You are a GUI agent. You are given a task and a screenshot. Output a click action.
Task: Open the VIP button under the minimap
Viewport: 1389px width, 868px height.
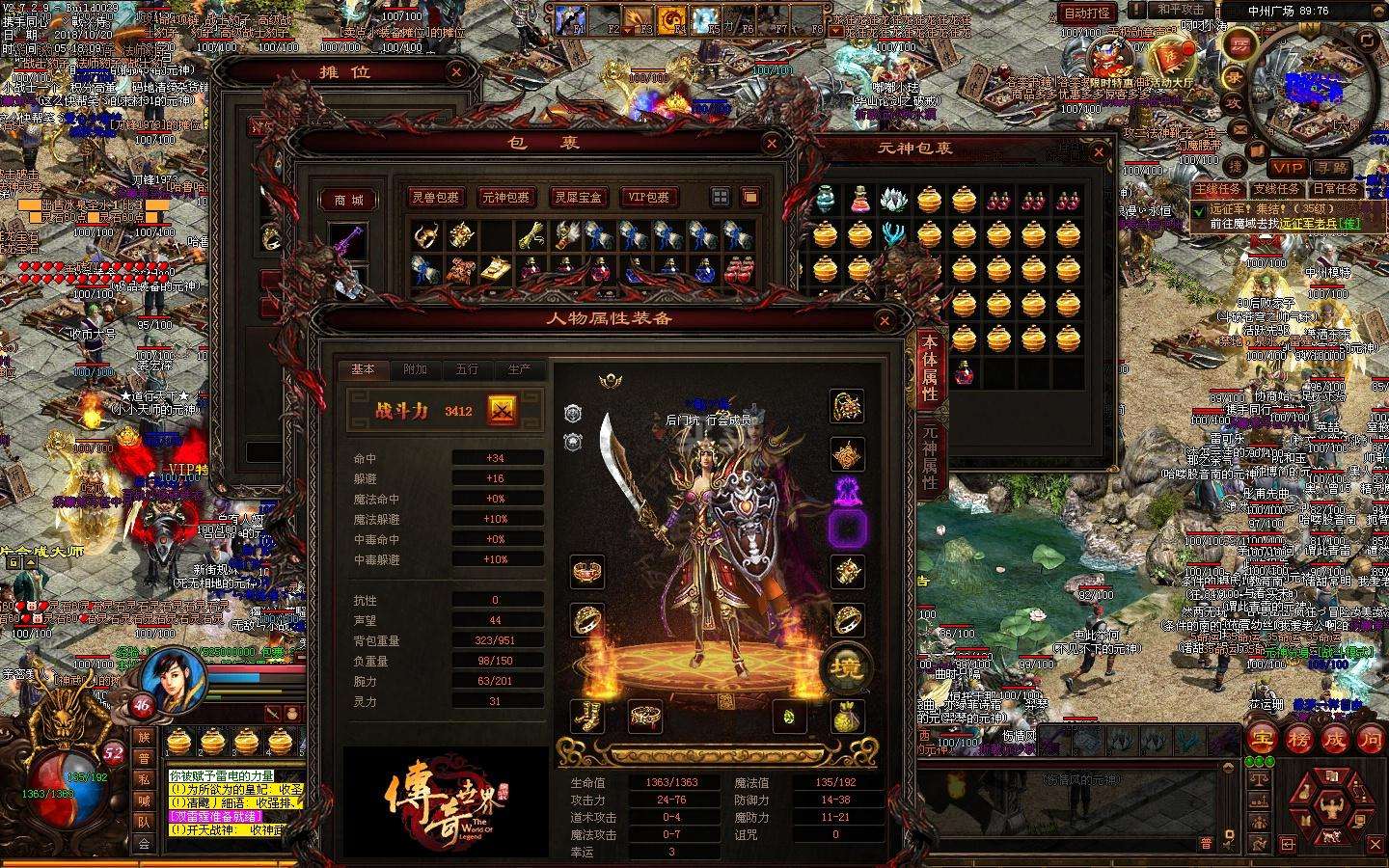tap(1287, 168)
